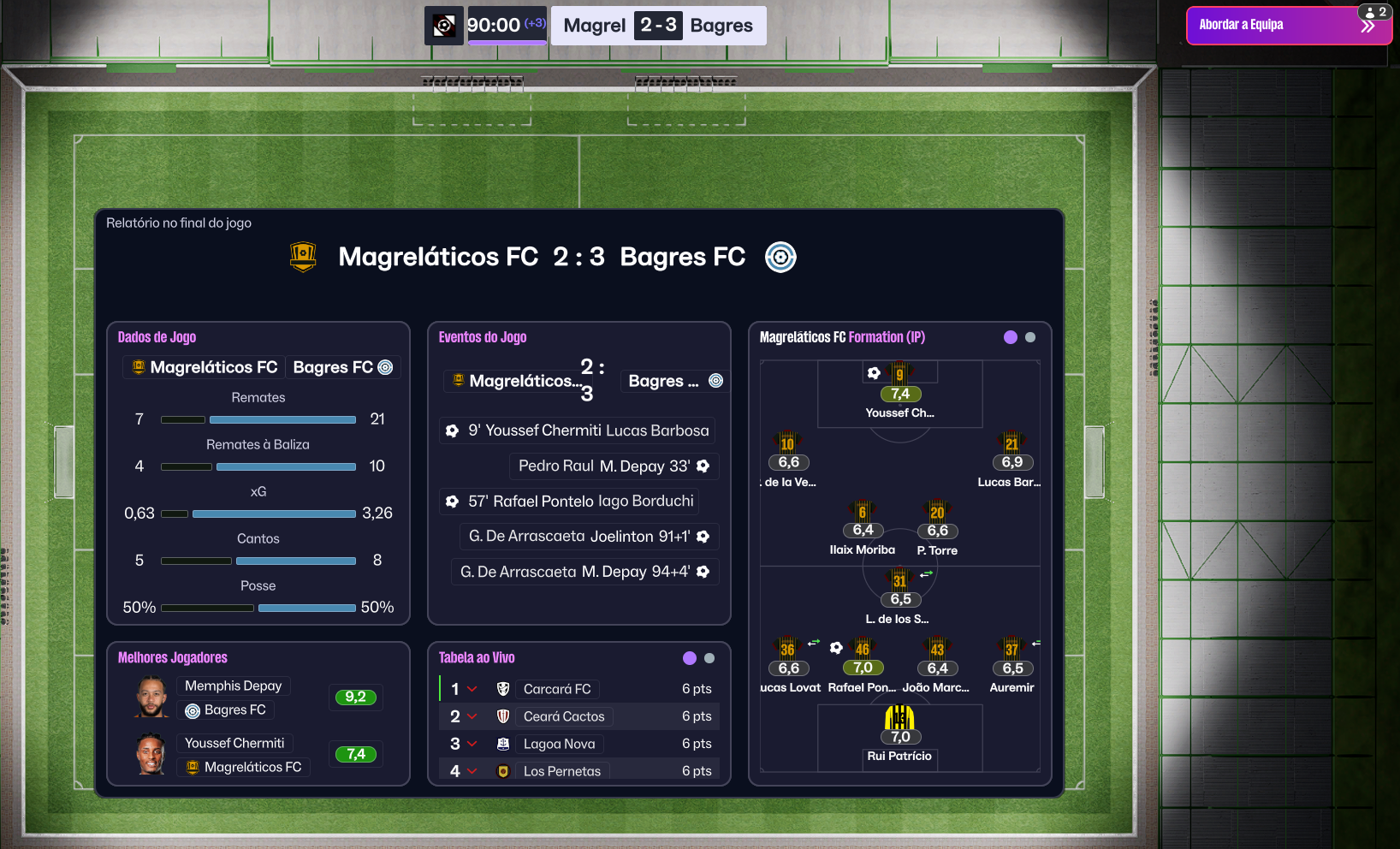The height and width of the screenshot is (849, 1400).
Task: Select Ilaix Moriba on the formation pitch
Action: pyautogui.click(x=863, y=522)
